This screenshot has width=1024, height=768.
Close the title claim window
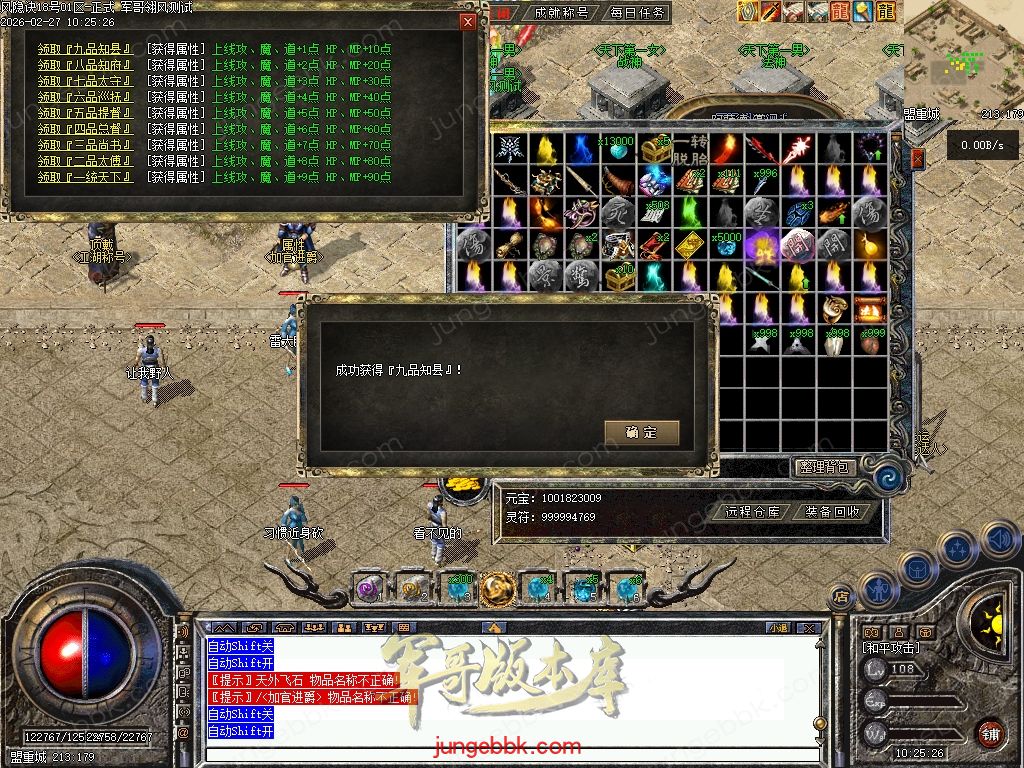[x=467, y=22]
